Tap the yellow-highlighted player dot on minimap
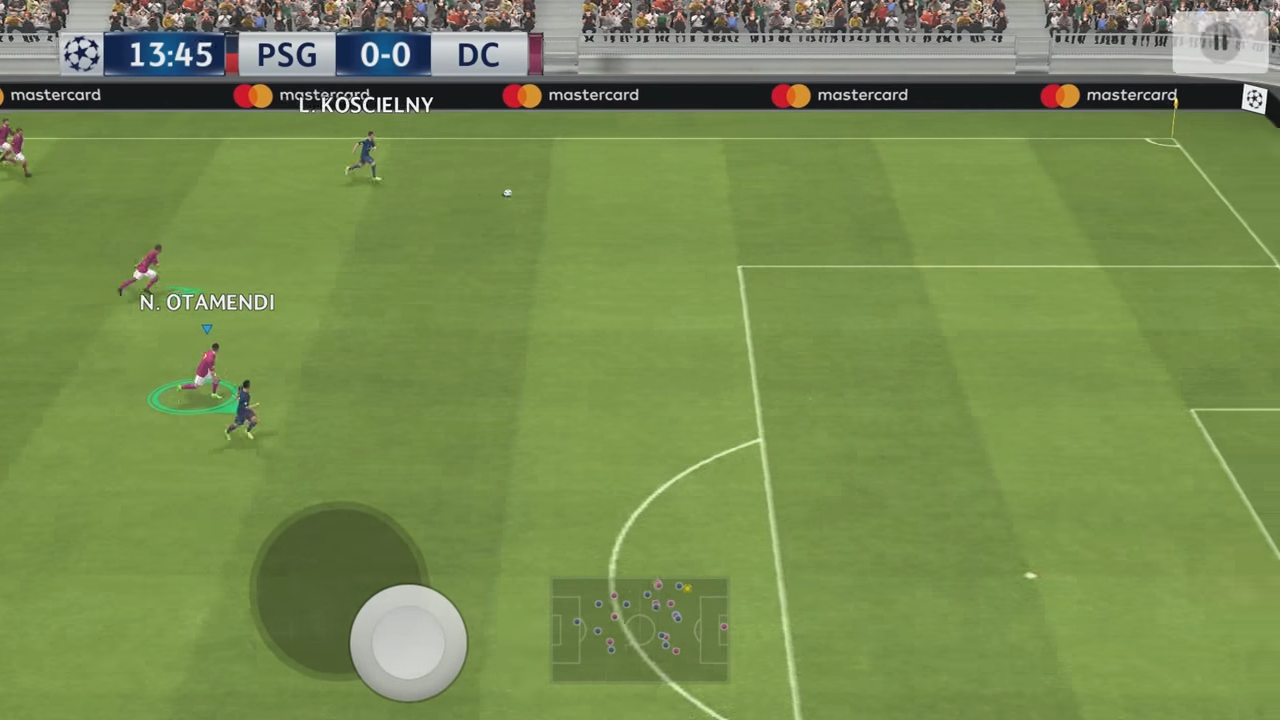 click(688, 589)
